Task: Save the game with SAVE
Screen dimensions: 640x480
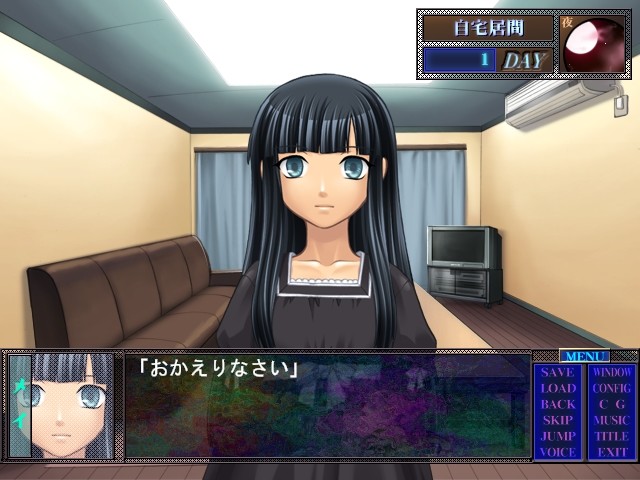Action: [x=558, y=372]
